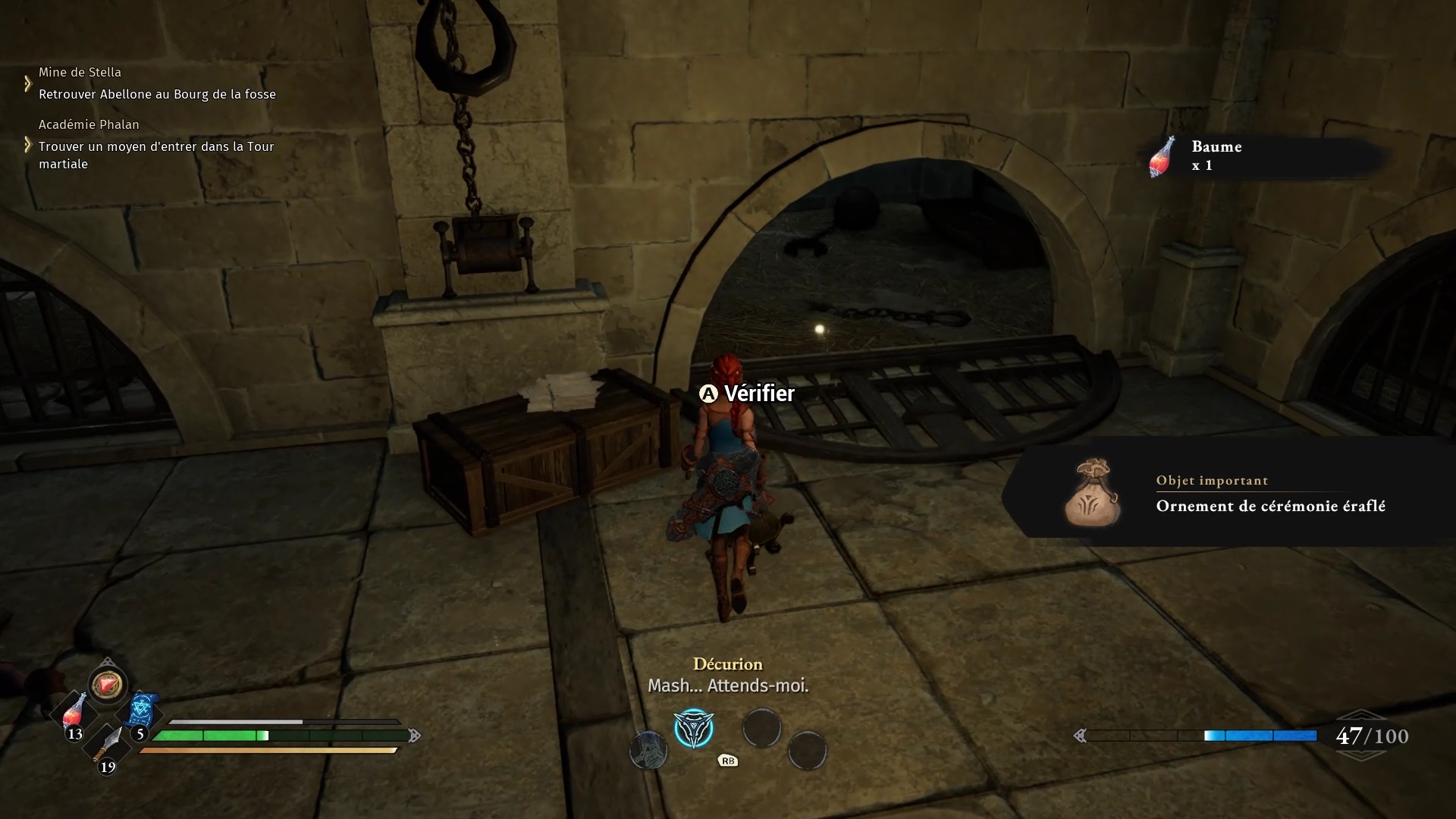Viewport: 1456px width, 819px height.
Task: Select the blue rune scroll slot
Action: tap(141, 711)
